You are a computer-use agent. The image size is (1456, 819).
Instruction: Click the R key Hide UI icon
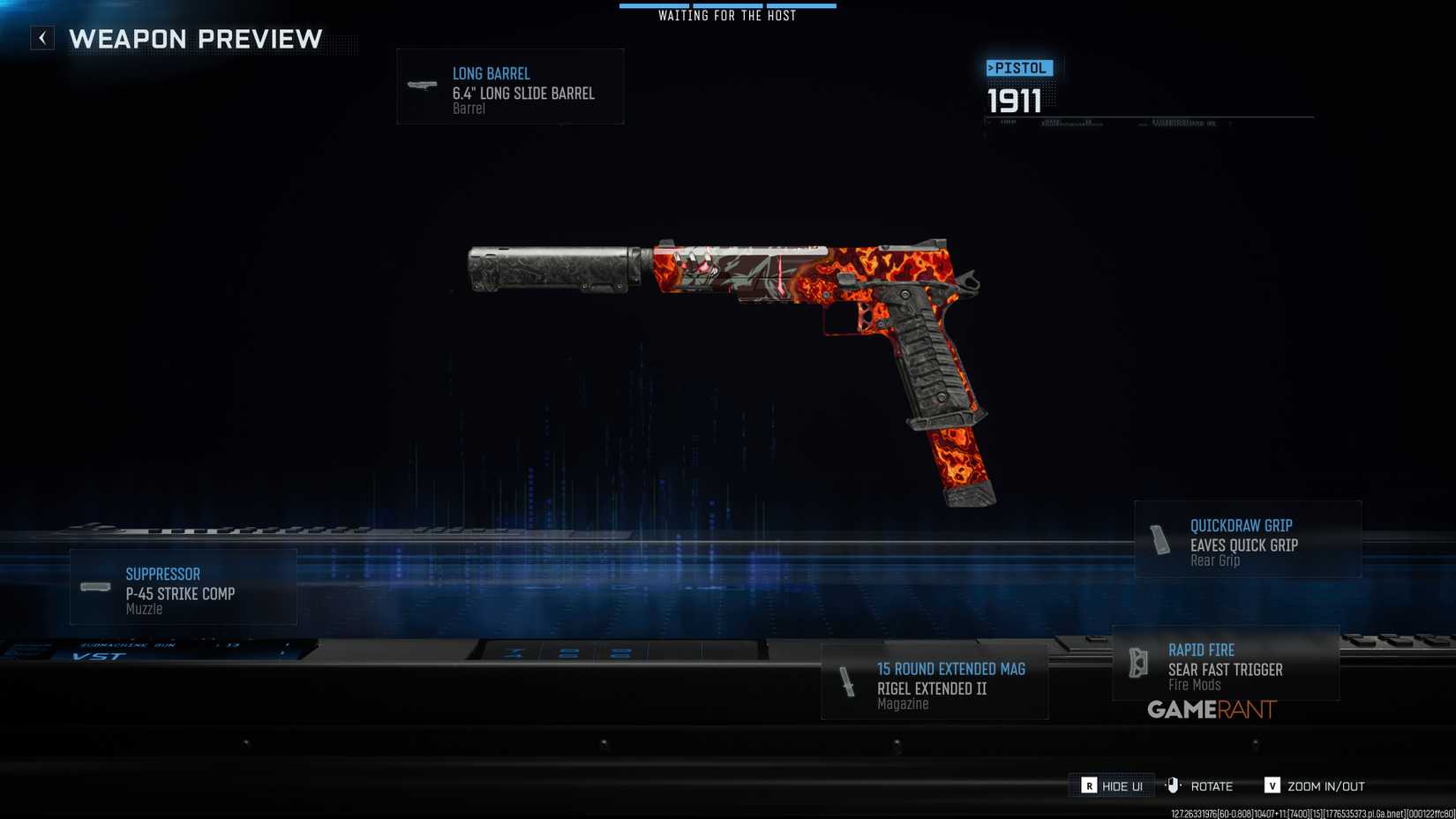click(x=1089, y=785)
